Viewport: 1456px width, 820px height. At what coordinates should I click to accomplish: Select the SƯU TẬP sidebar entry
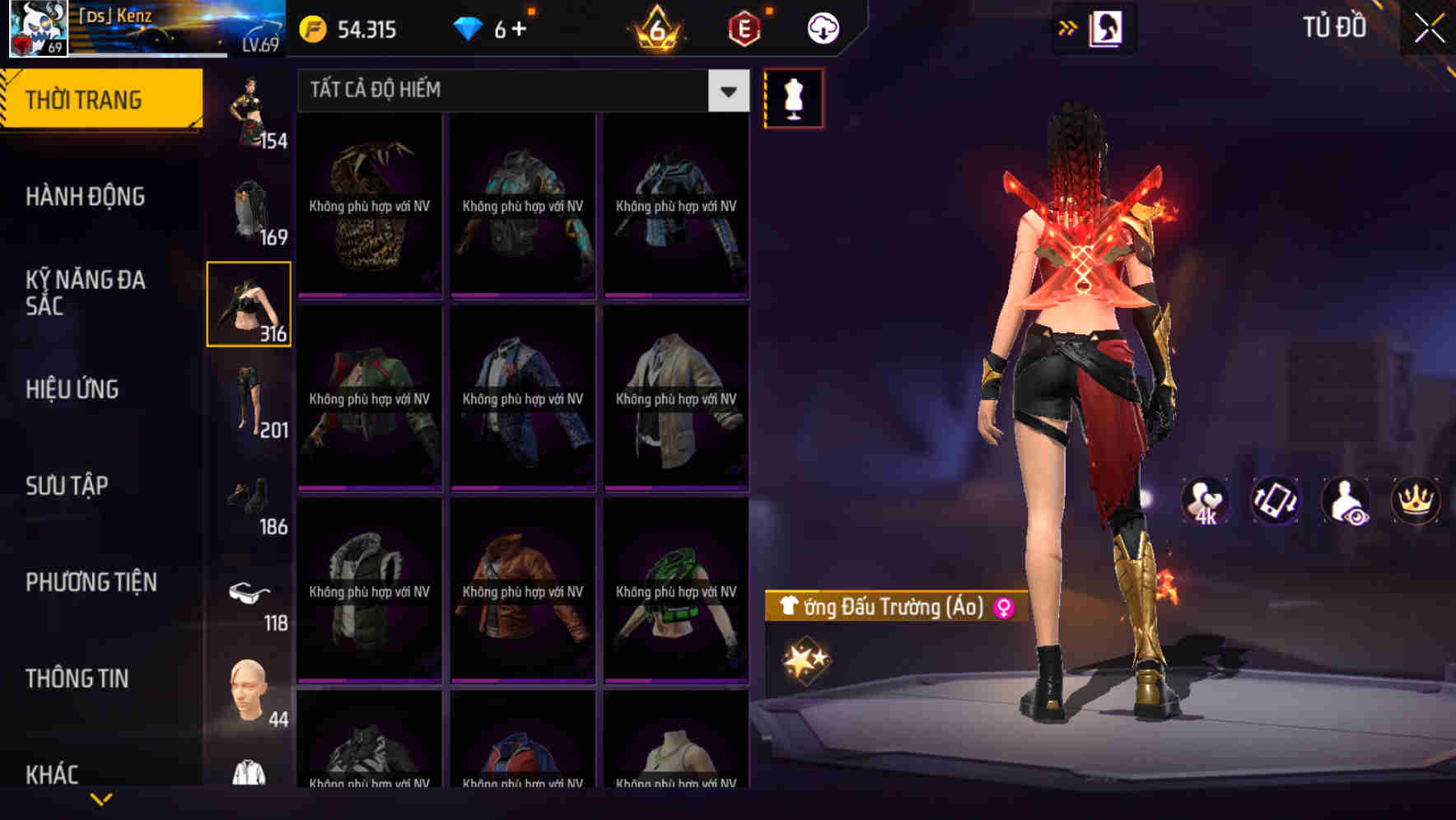tap(68, 486)
